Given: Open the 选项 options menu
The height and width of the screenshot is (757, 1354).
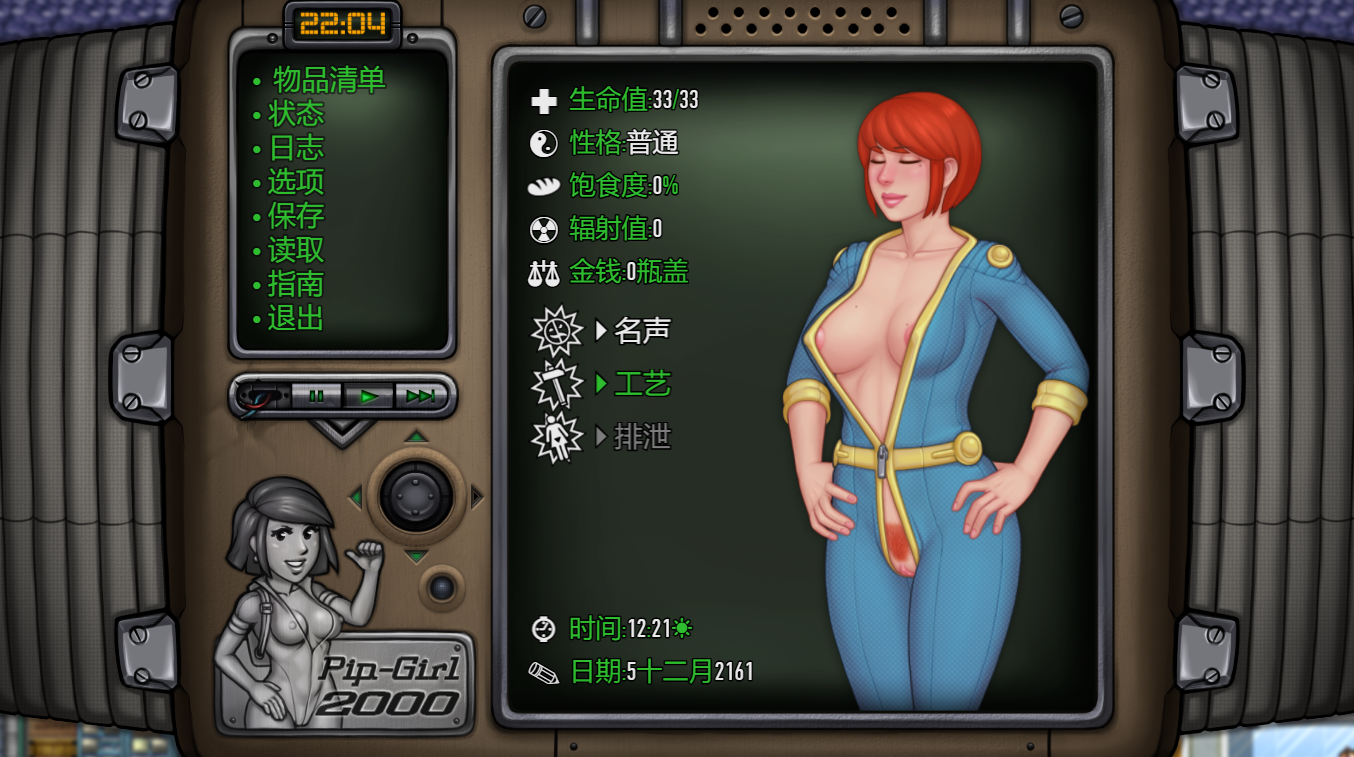Looking at the screenshot, I should click(x=296, y=182).
